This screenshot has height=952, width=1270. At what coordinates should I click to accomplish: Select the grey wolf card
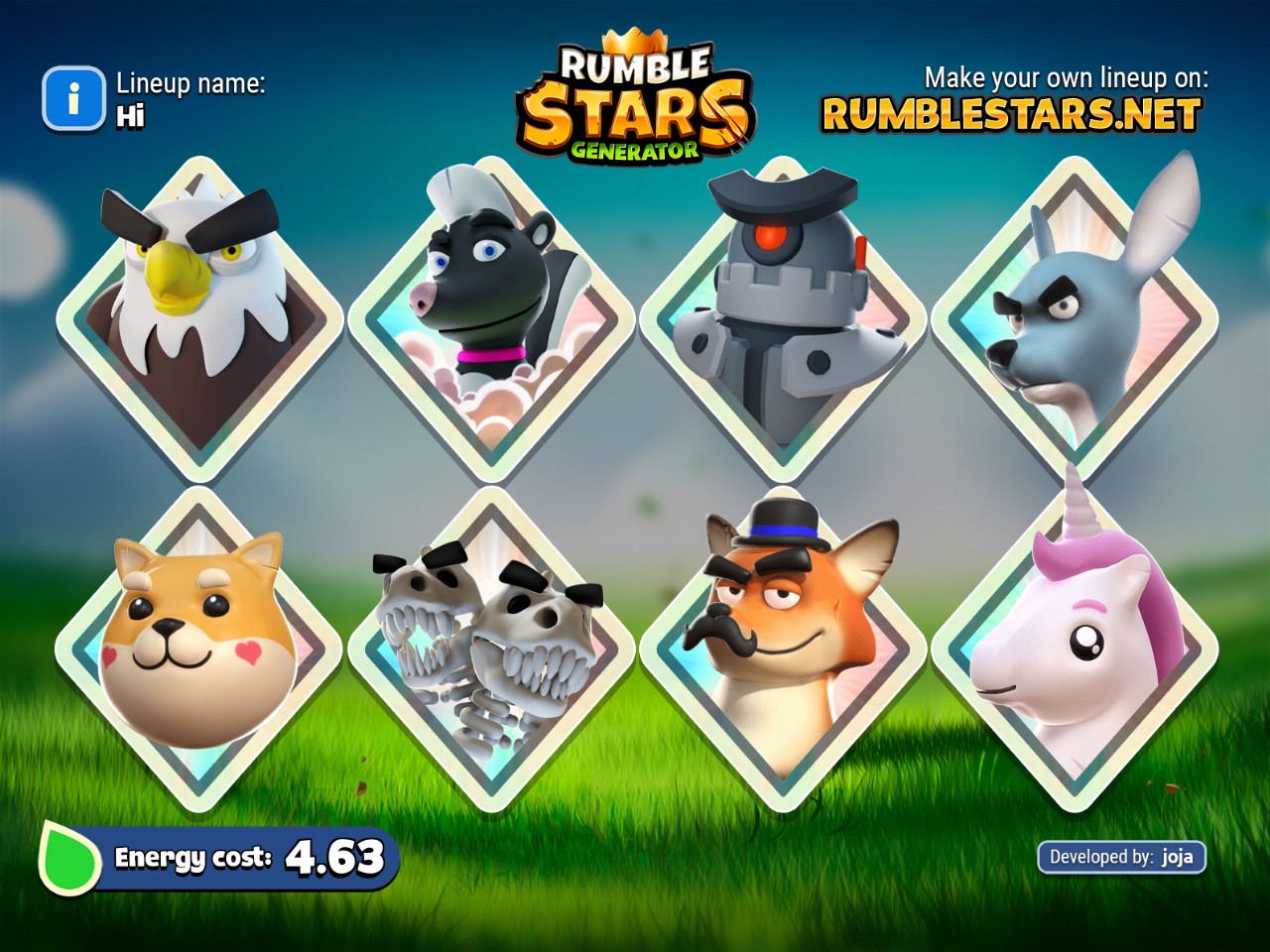point(1076,317)
